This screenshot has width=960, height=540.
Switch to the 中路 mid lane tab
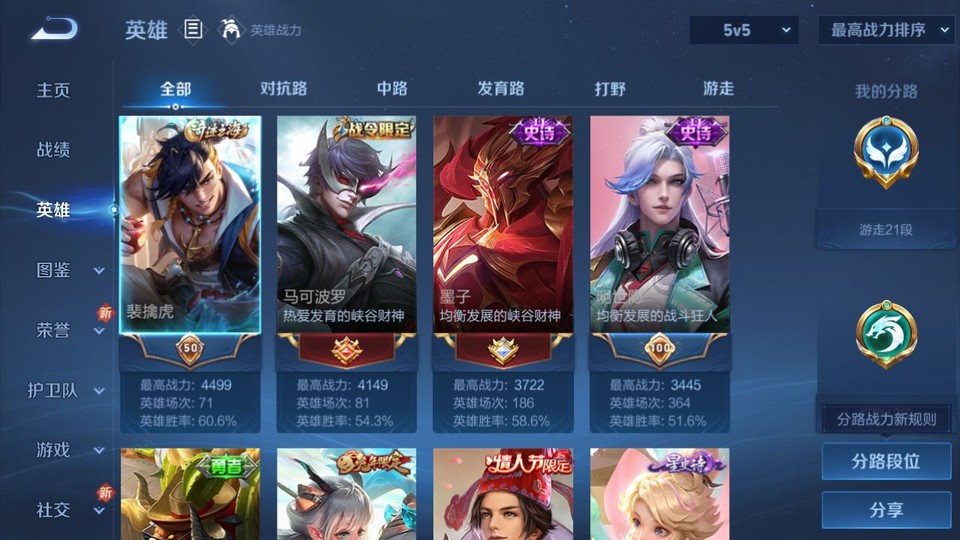click(x=392, y=89)
